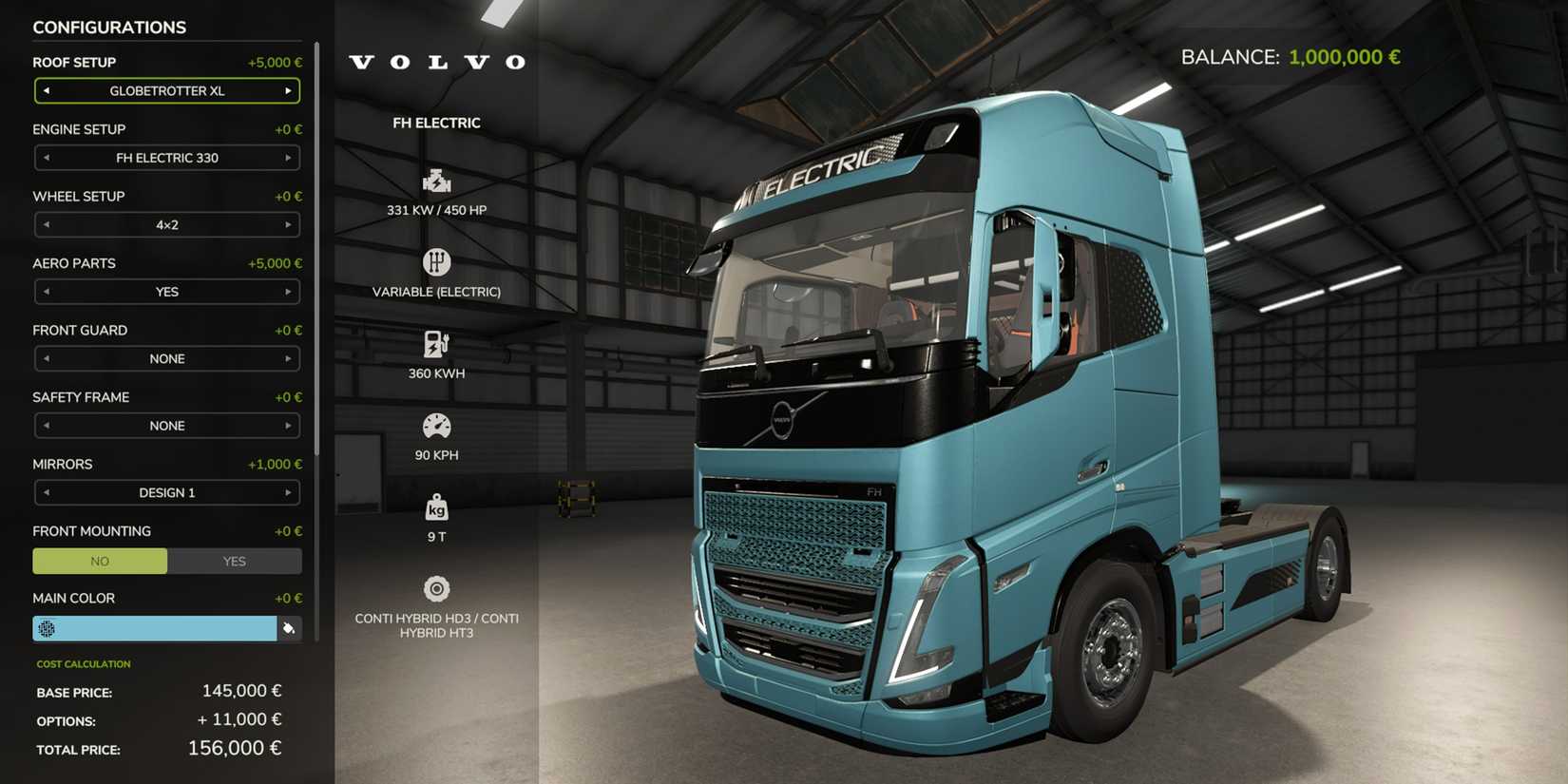Click next arrow on Roof Setup selector
Viewport: 1568px width, 784px height.
click(x=289, y=90)
